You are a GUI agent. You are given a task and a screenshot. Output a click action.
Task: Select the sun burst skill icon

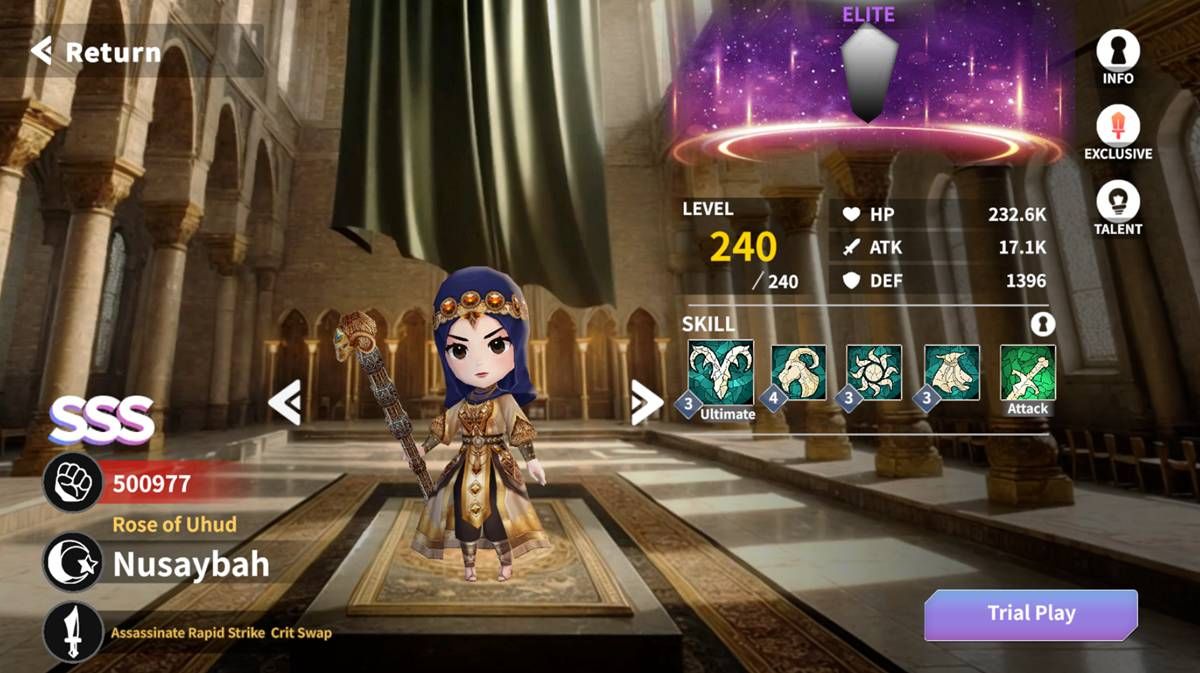click(874, 373)
